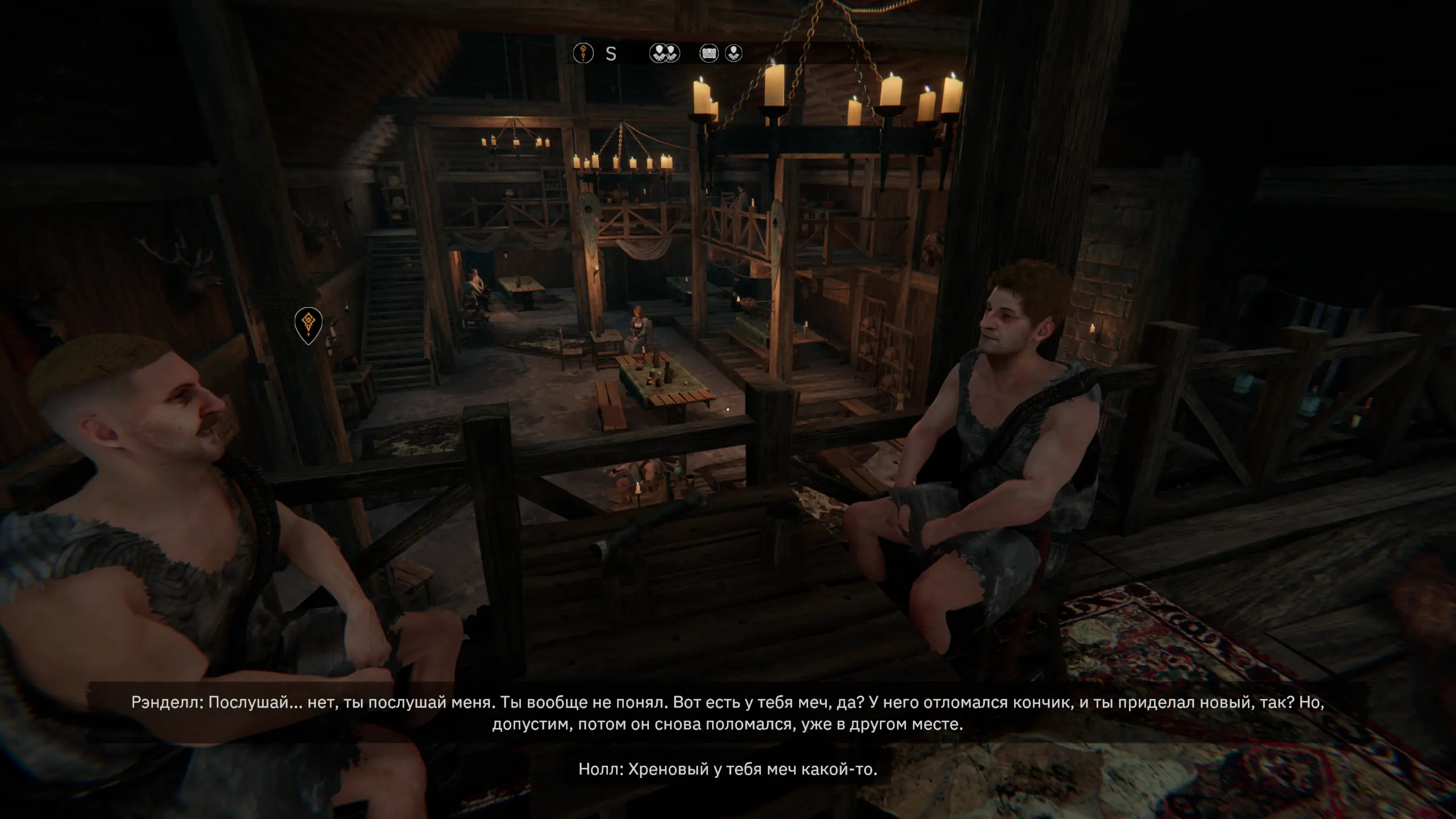Click the shield-shaped orange quest waypoint marker

click(x=308, y=324)
